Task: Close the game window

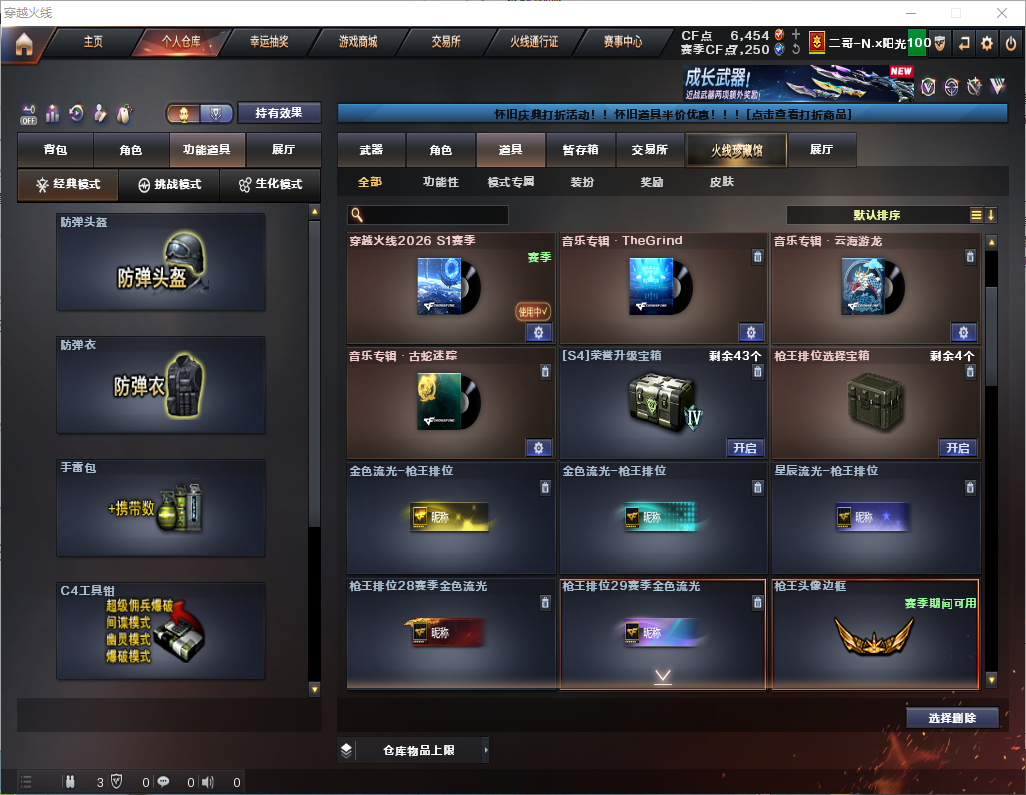Action: pos(1002,13)
